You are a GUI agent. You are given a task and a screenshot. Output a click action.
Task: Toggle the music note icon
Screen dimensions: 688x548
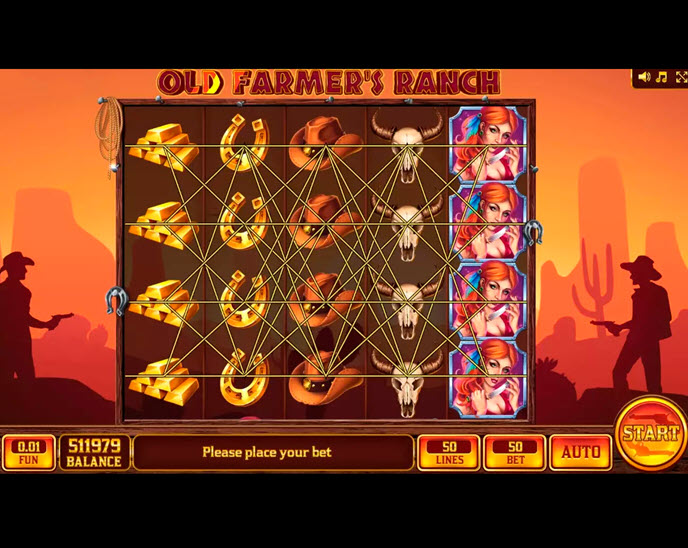coord(662,77)
